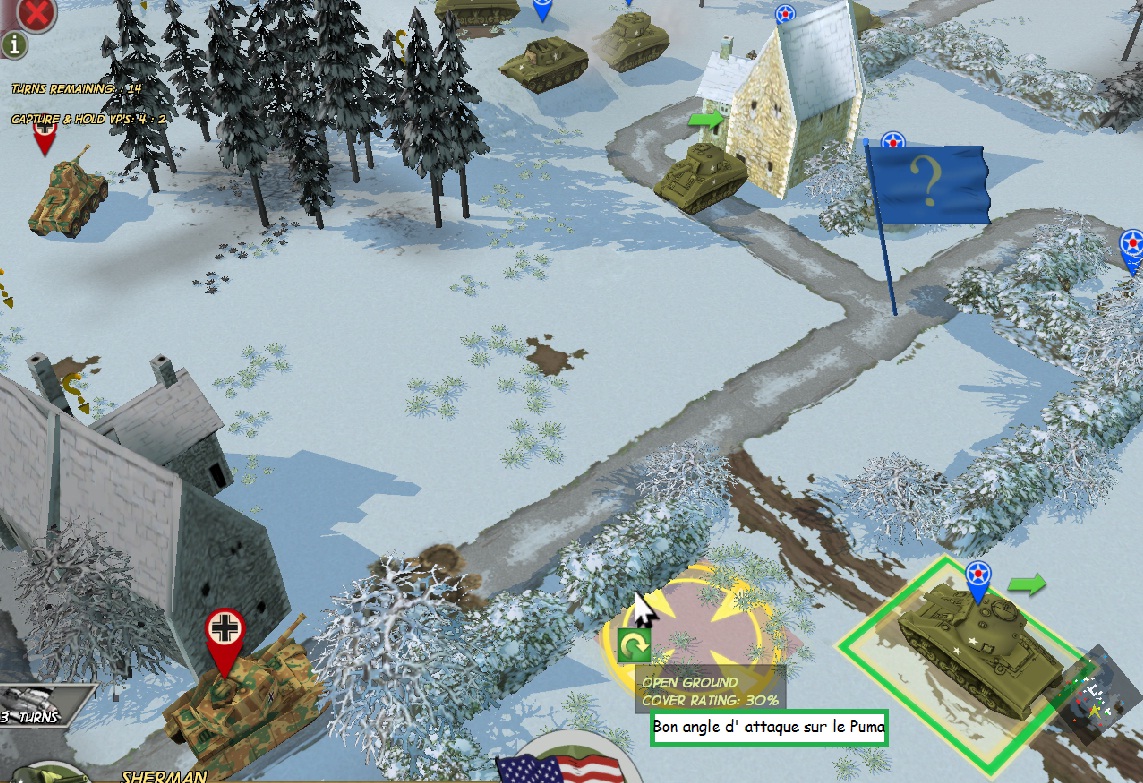Click the green rotate-turn arrow icon
This screenshot has height=783, width=1143.
[x=633, y=648]
